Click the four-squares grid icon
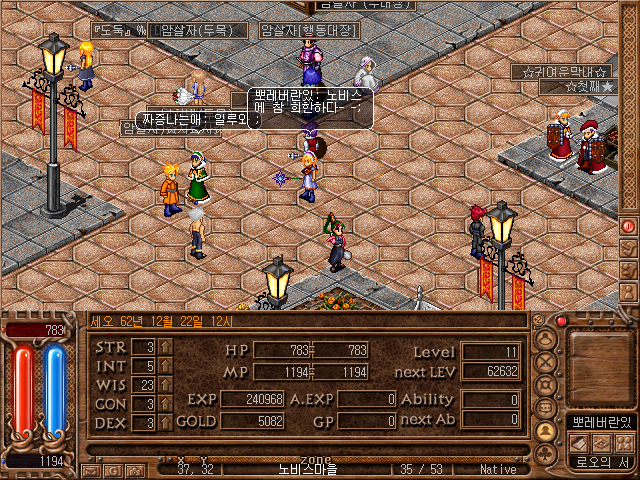 [623, 442]
